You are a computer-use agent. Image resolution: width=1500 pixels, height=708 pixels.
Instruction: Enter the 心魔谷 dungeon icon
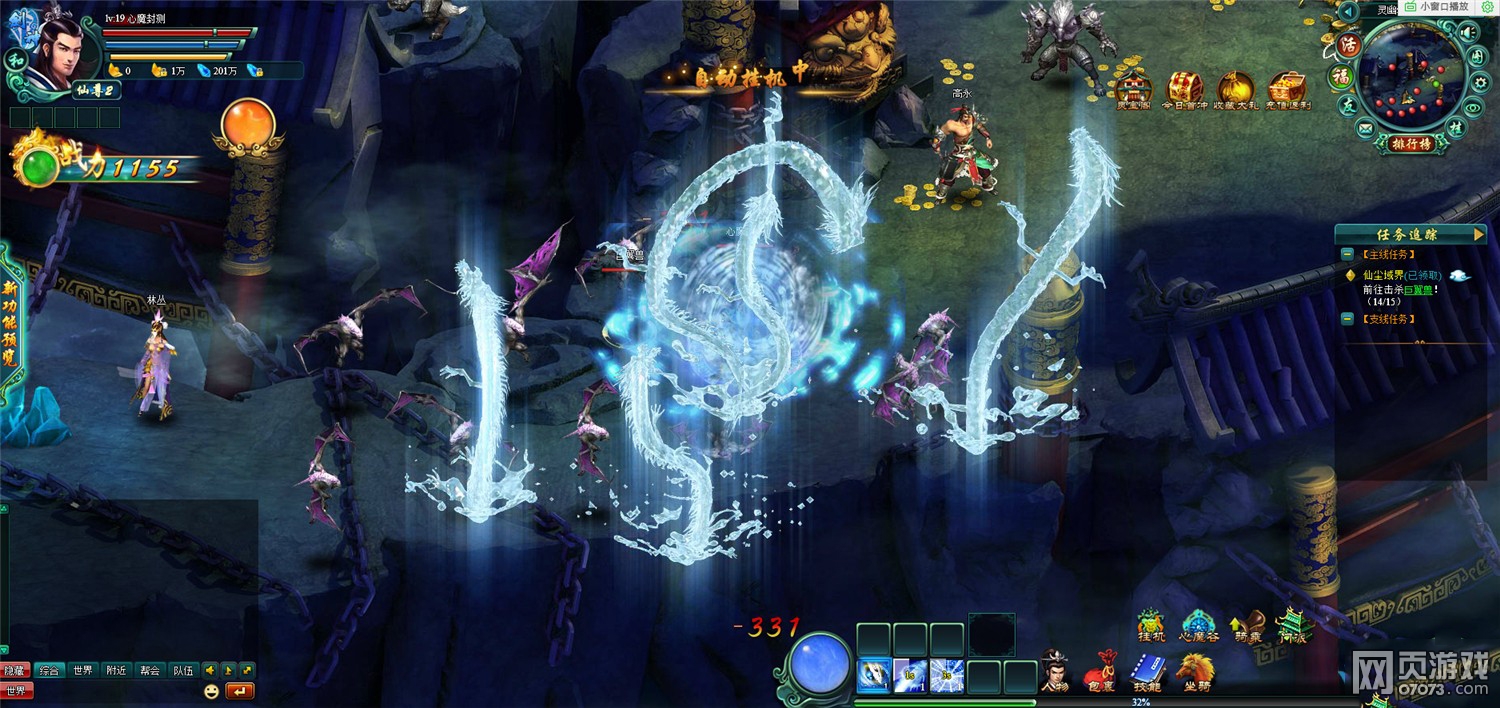pos(1200,624)
